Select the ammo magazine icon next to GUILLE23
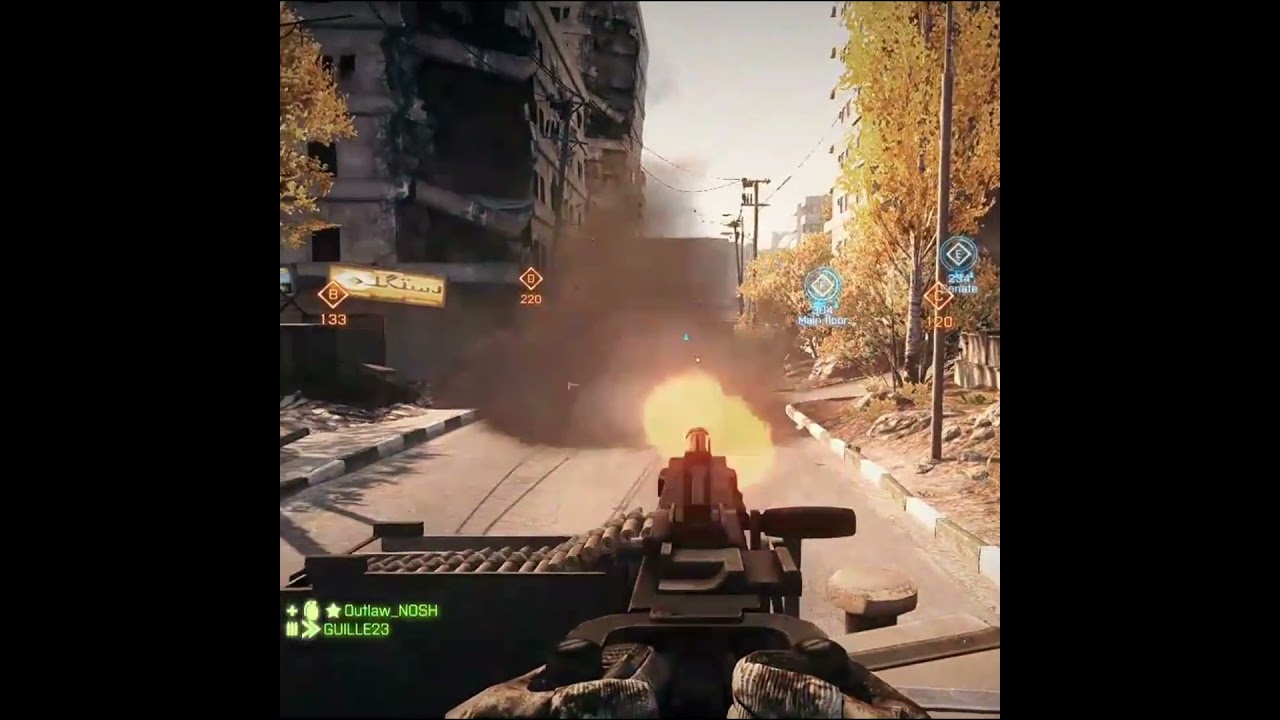 pyautogui.click(x=292, y=628)
